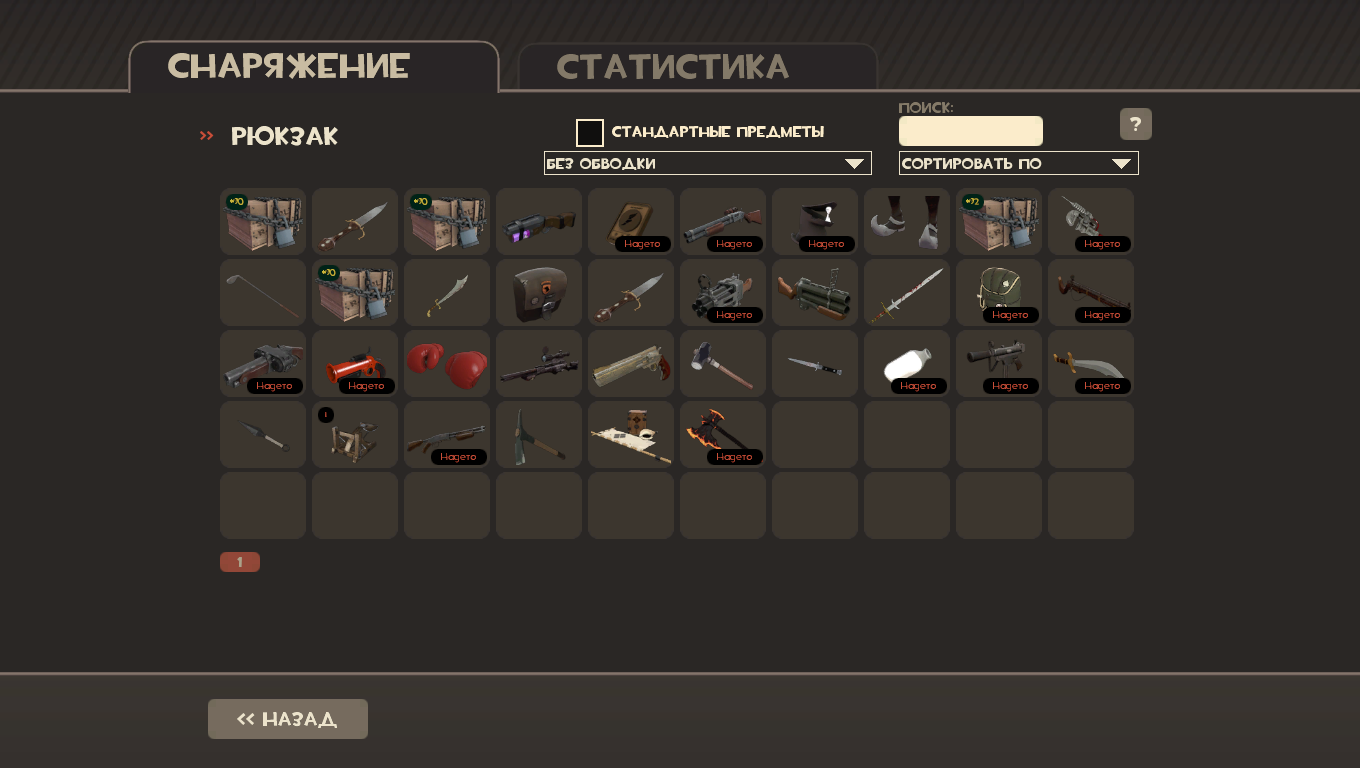Screen dimensions: 1360x768
Task: Go back with the Назад button
Action: click(288, 719)
